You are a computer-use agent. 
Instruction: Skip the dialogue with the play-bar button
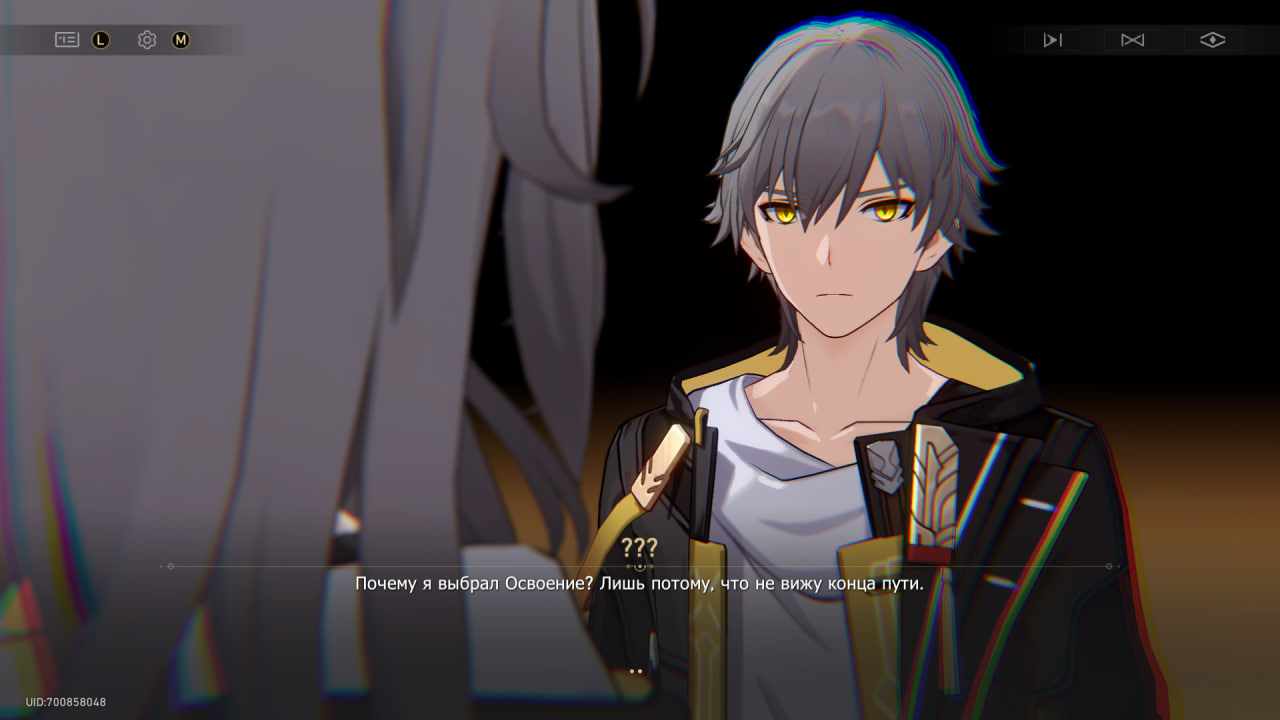[x=1052, y=40]
